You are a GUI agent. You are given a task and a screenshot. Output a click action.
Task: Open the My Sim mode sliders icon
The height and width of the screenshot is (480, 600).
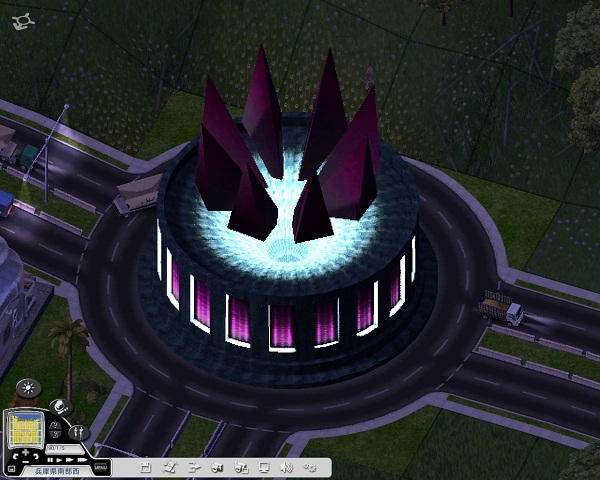77,432
